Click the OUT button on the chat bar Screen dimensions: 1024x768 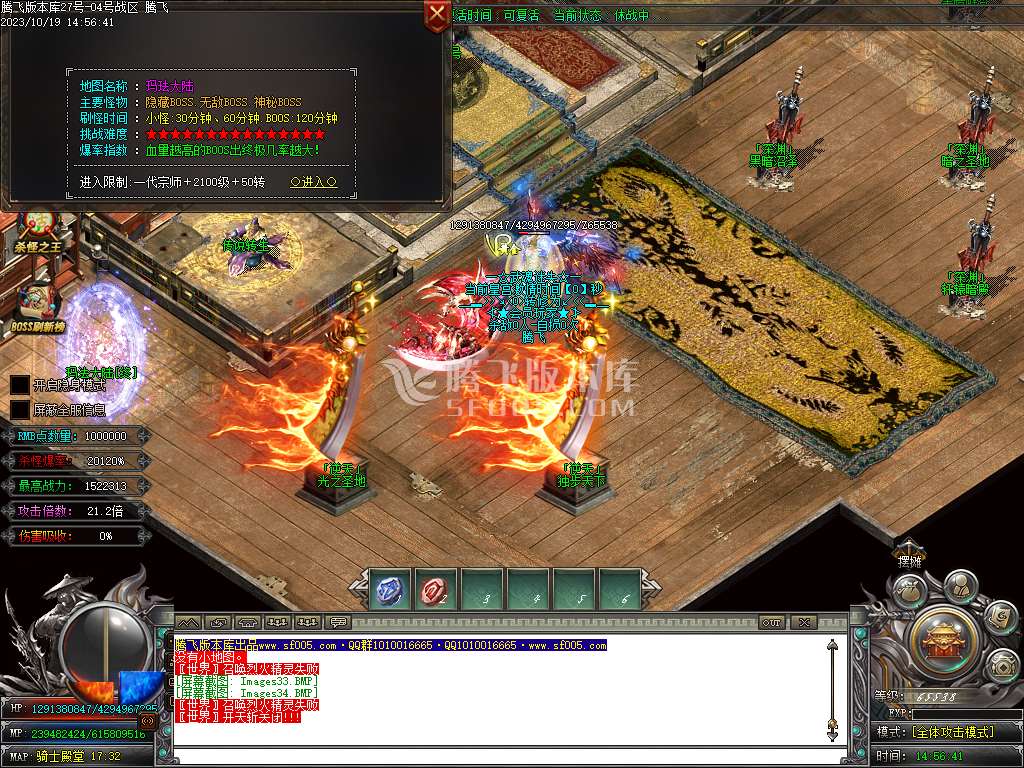tap(772, 622)
